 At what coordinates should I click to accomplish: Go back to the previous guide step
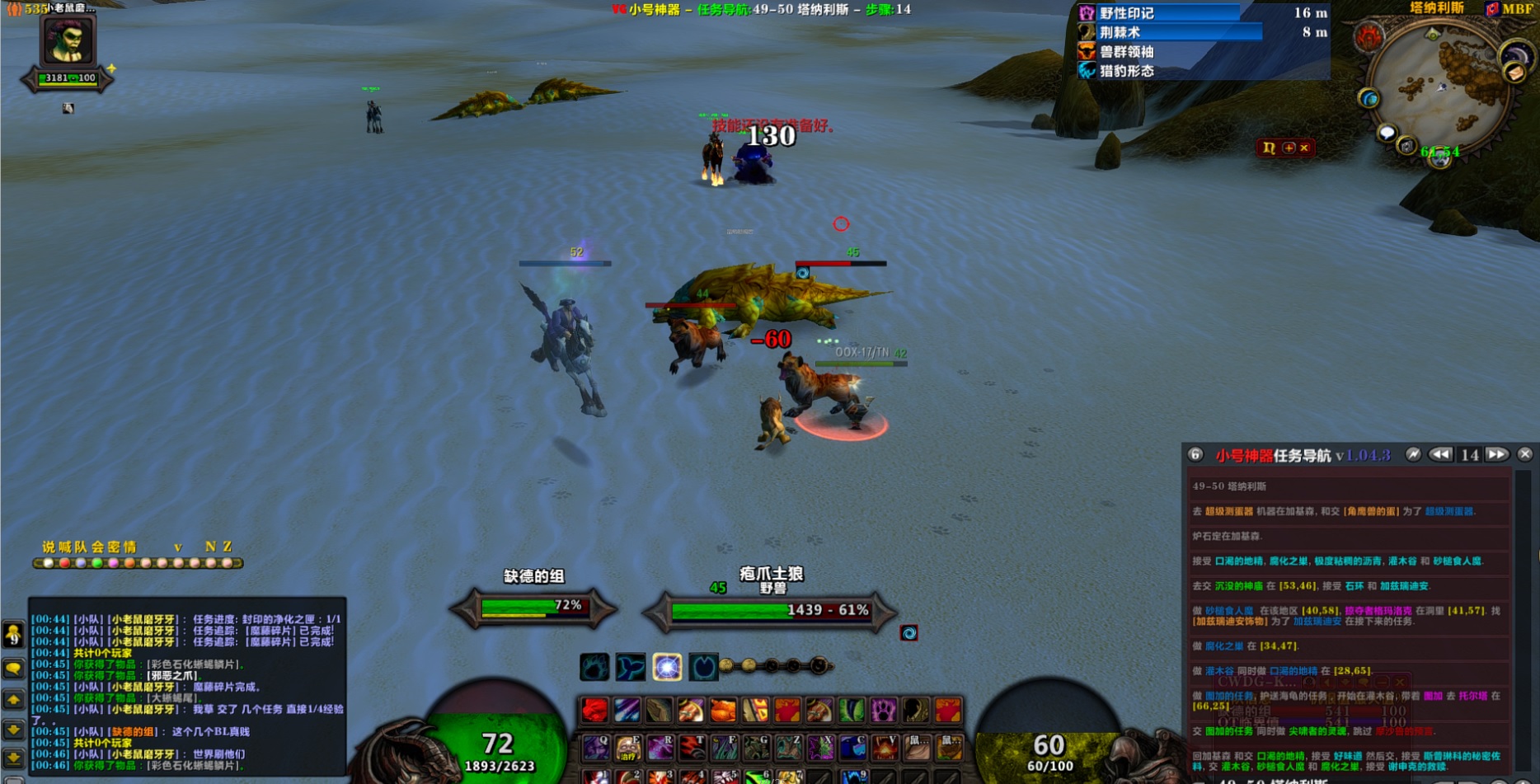(1440, 454)
